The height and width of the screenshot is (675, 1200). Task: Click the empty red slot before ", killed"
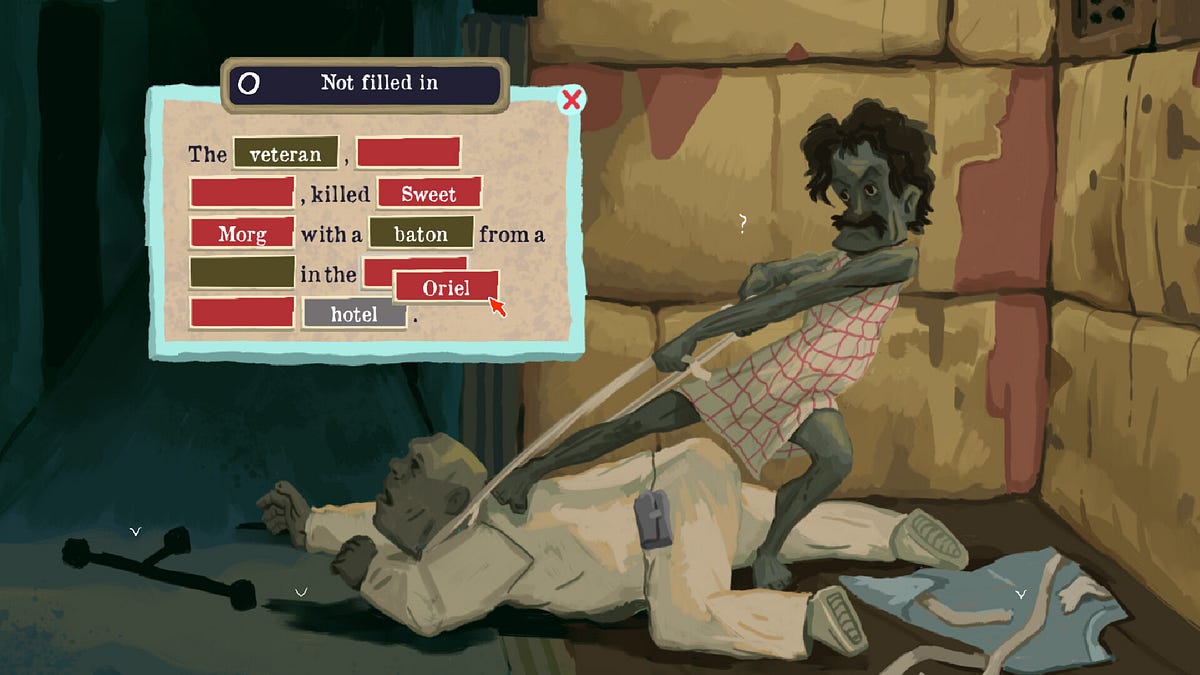(242, 194)
